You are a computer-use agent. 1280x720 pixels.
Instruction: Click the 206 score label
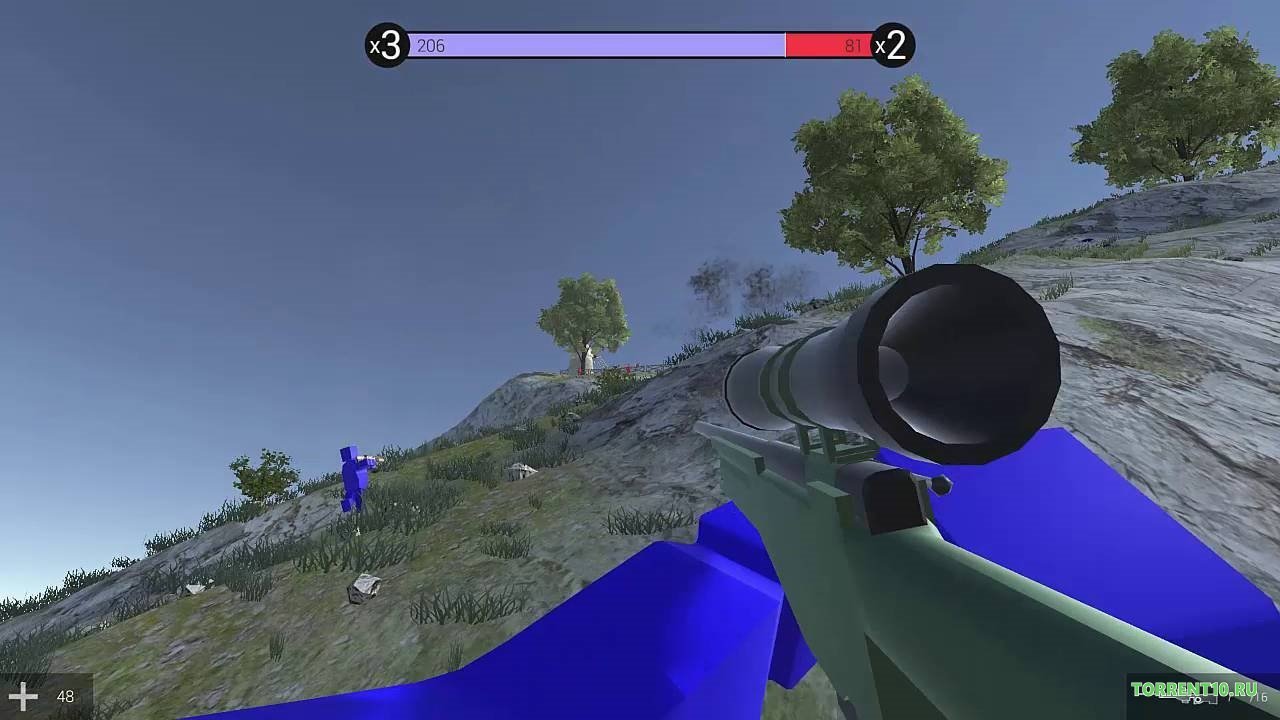point(432,45)
